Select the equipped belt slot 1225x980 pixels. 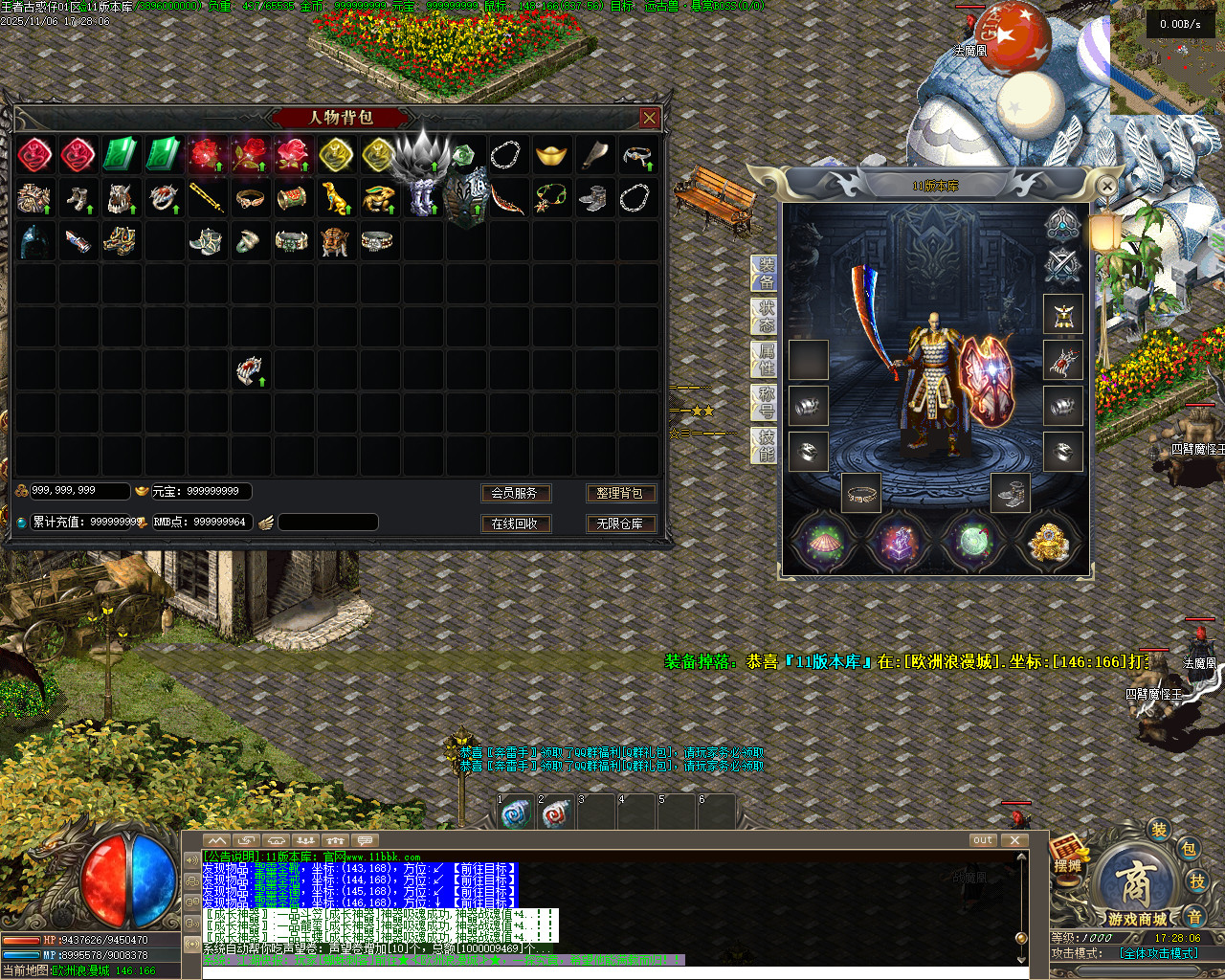862,494
